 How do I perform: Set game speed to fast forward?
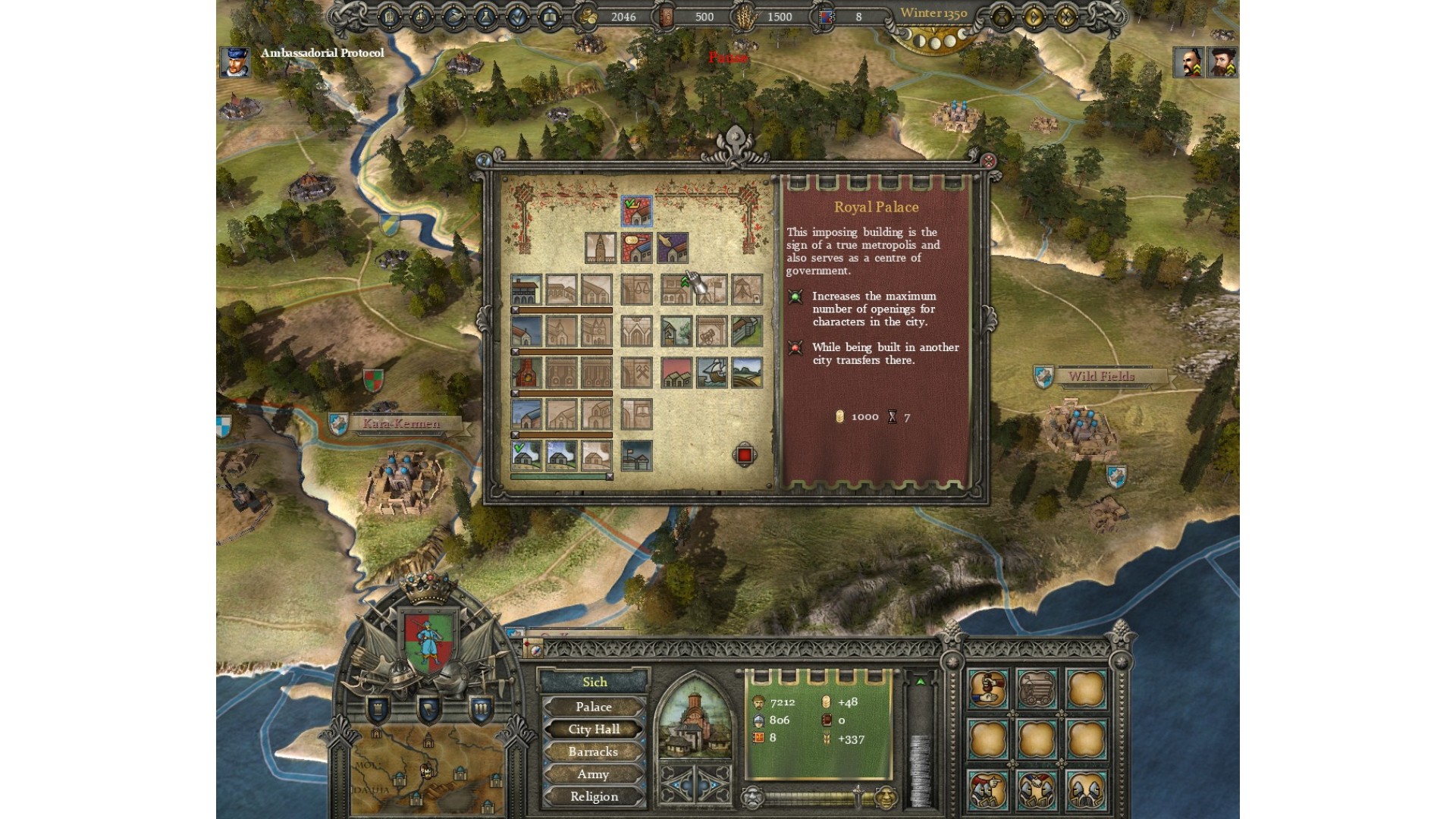click(1065, 17)
